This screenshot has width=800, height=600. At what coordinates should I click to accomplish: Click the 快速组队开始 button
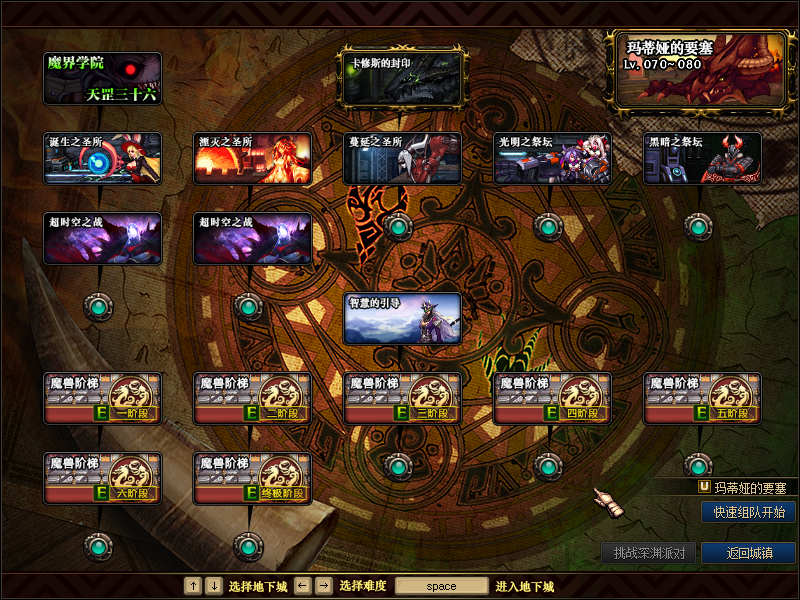pyautogui.click(x=748, y=512)
